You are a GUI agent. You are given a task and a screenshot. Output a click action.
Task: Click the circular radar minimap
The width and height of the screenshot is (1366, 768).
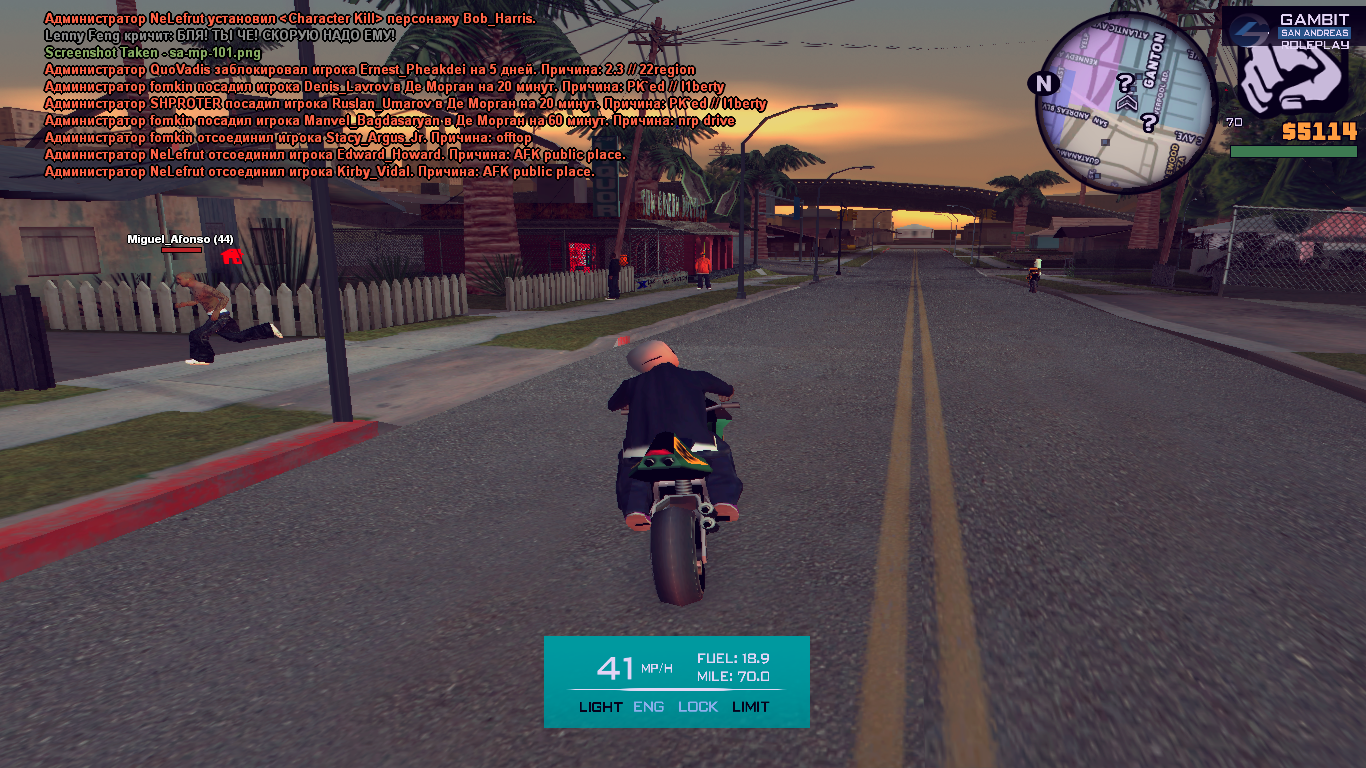(x=1124, y=102)
